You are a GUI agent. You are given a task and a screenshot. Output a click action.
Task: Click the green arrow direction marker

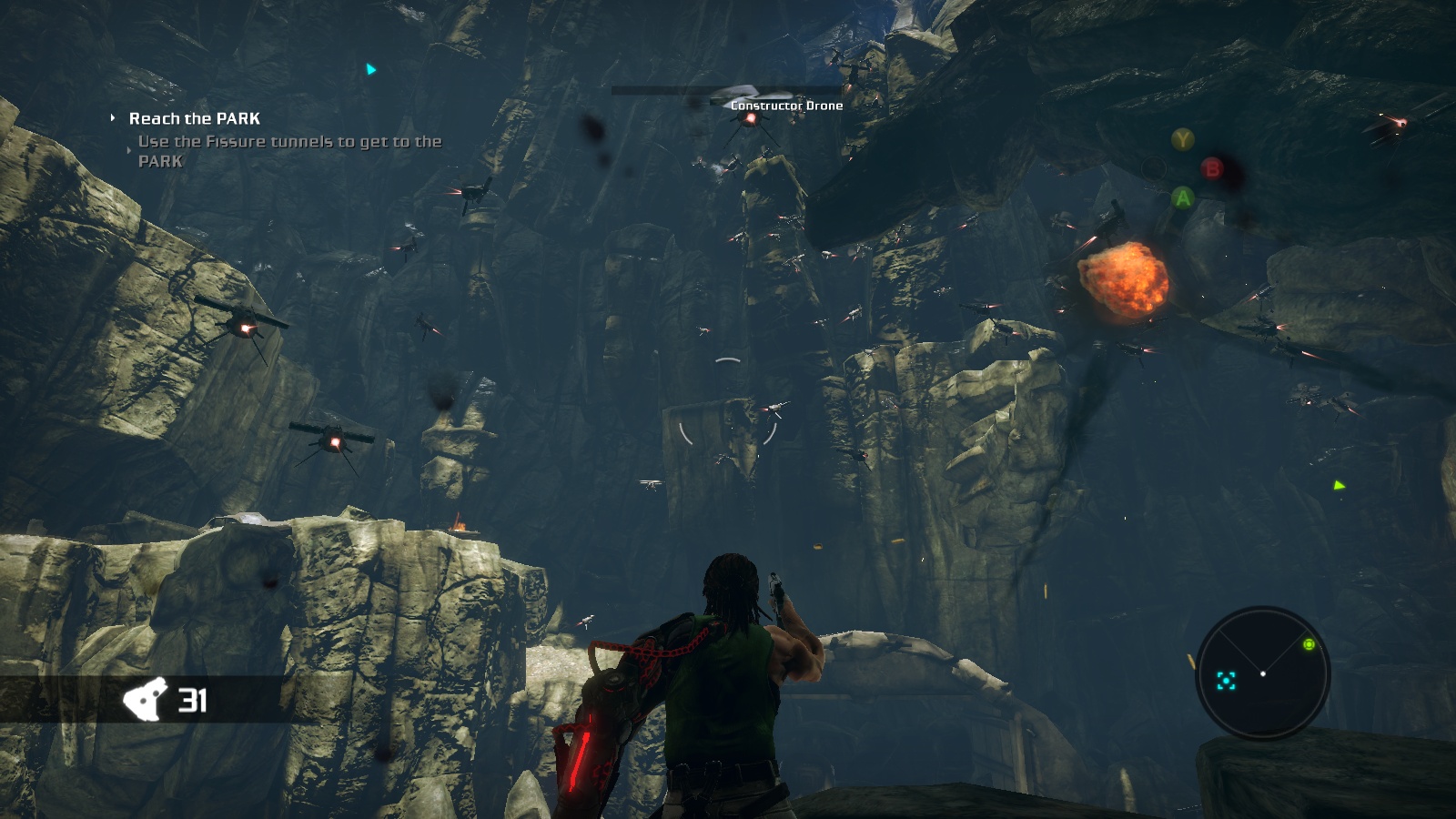coord(1339,486)
